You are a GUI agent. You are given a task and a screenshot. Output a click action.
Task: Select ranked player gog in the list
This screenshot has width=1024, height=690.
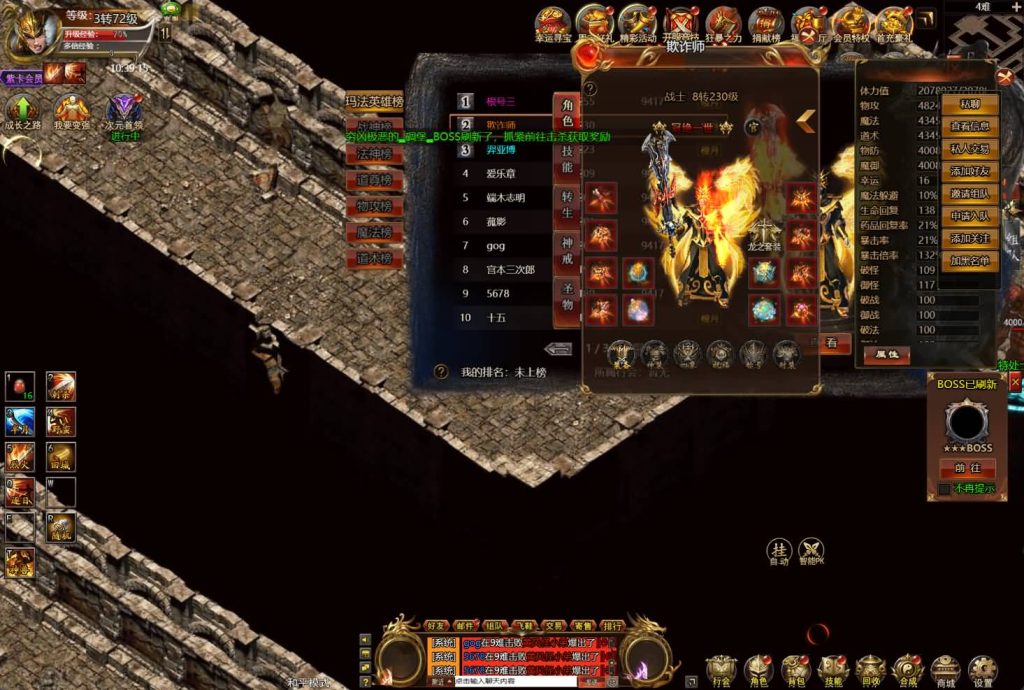496,245
